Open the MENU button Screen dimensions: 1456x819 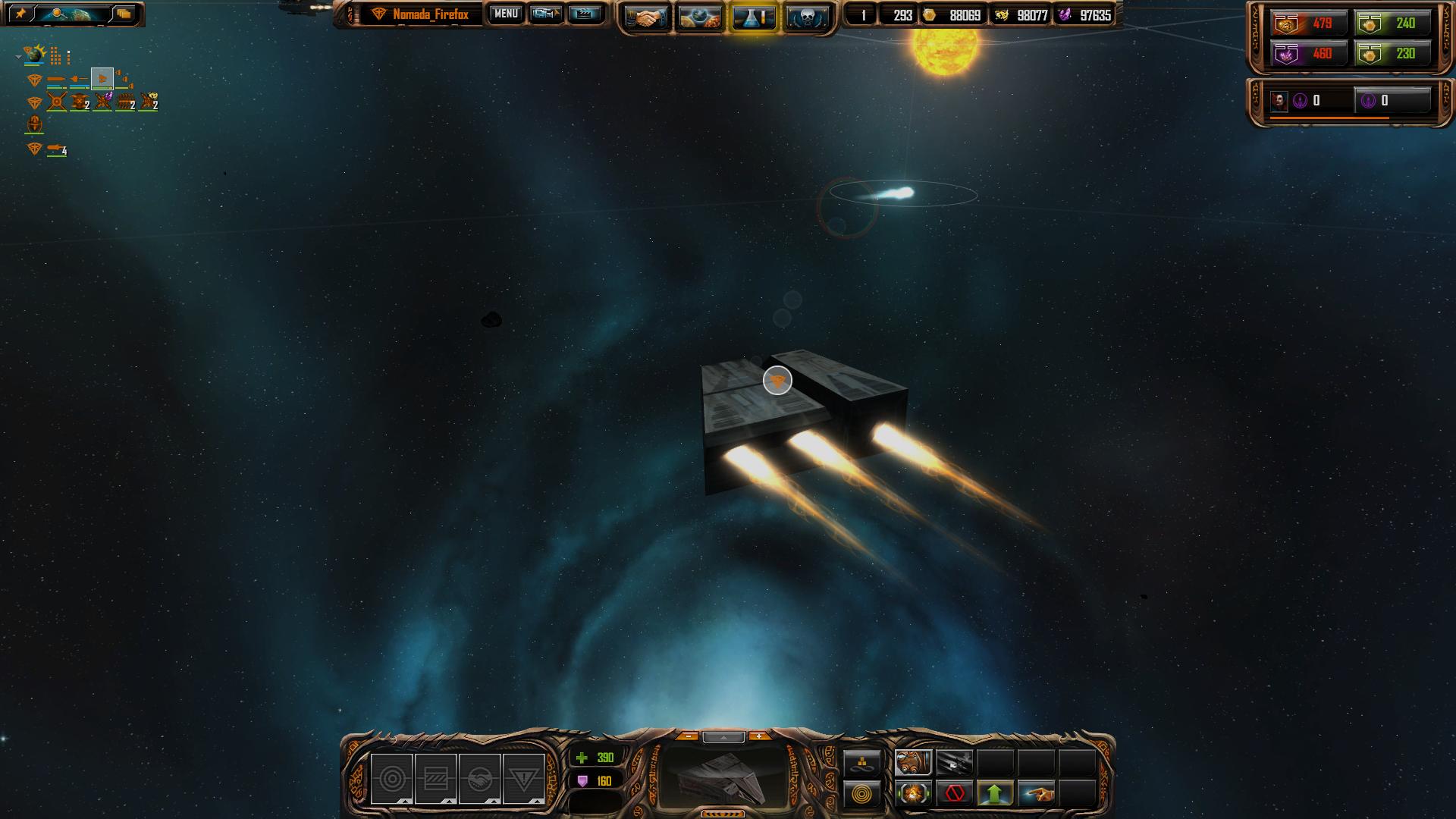coord(505,14)
